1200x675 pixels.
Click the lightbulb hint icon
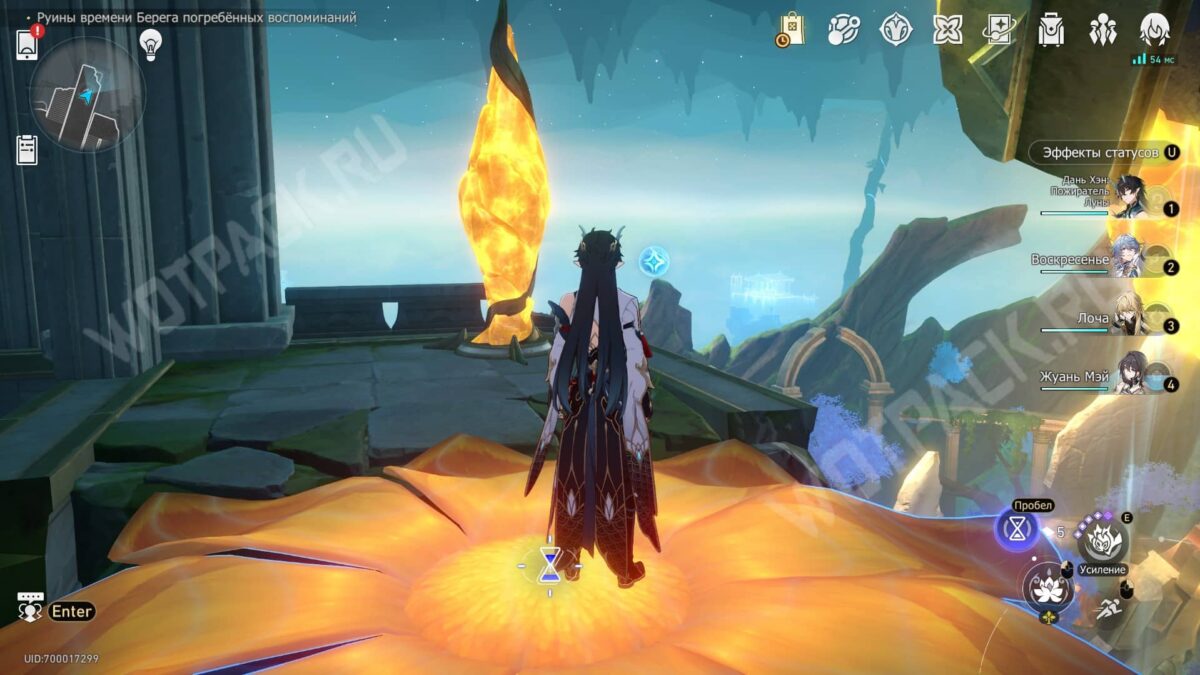[151, 44]
